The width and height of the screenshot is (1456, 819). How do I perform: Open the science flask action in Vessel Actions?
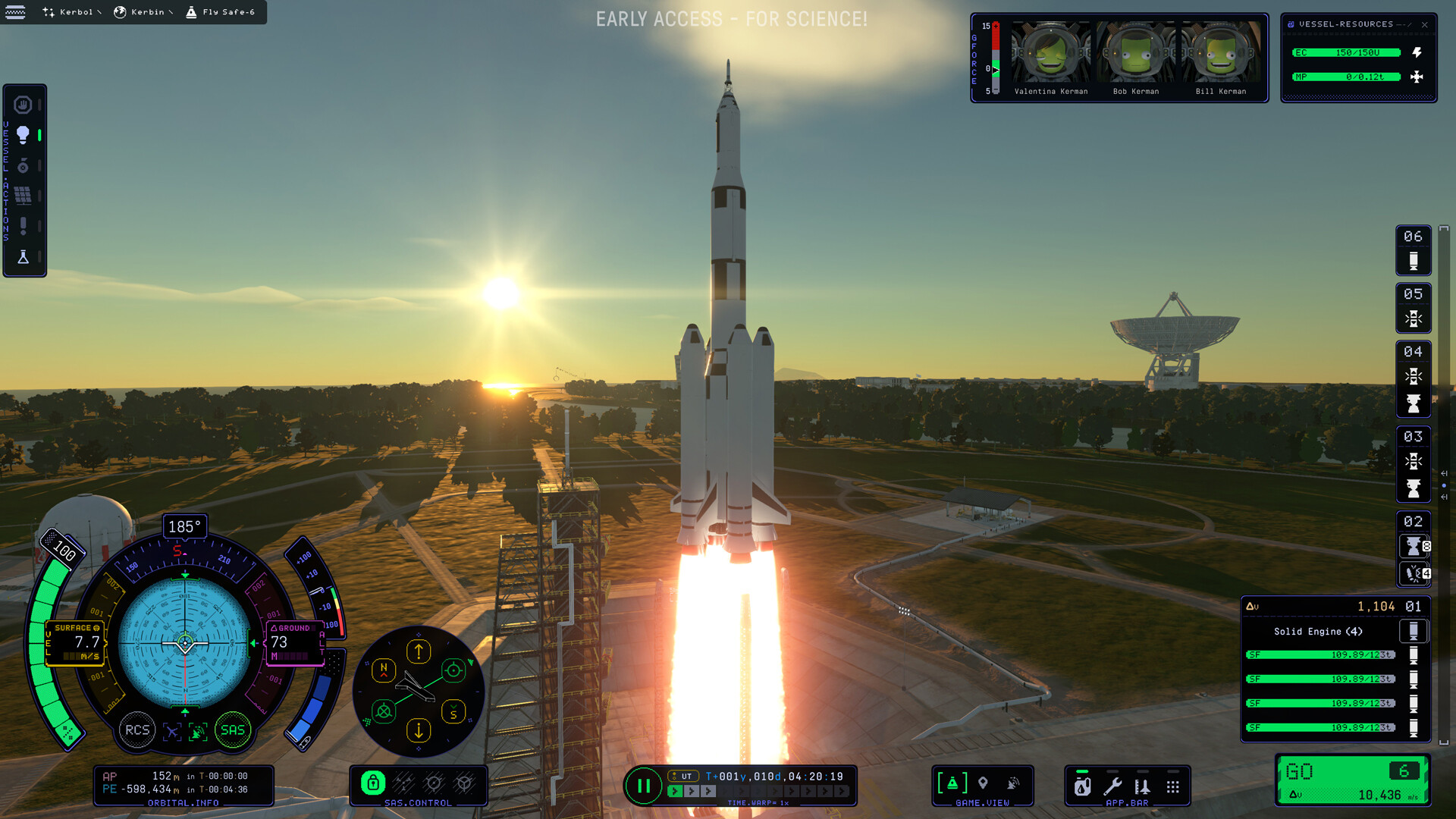(24, 256)
